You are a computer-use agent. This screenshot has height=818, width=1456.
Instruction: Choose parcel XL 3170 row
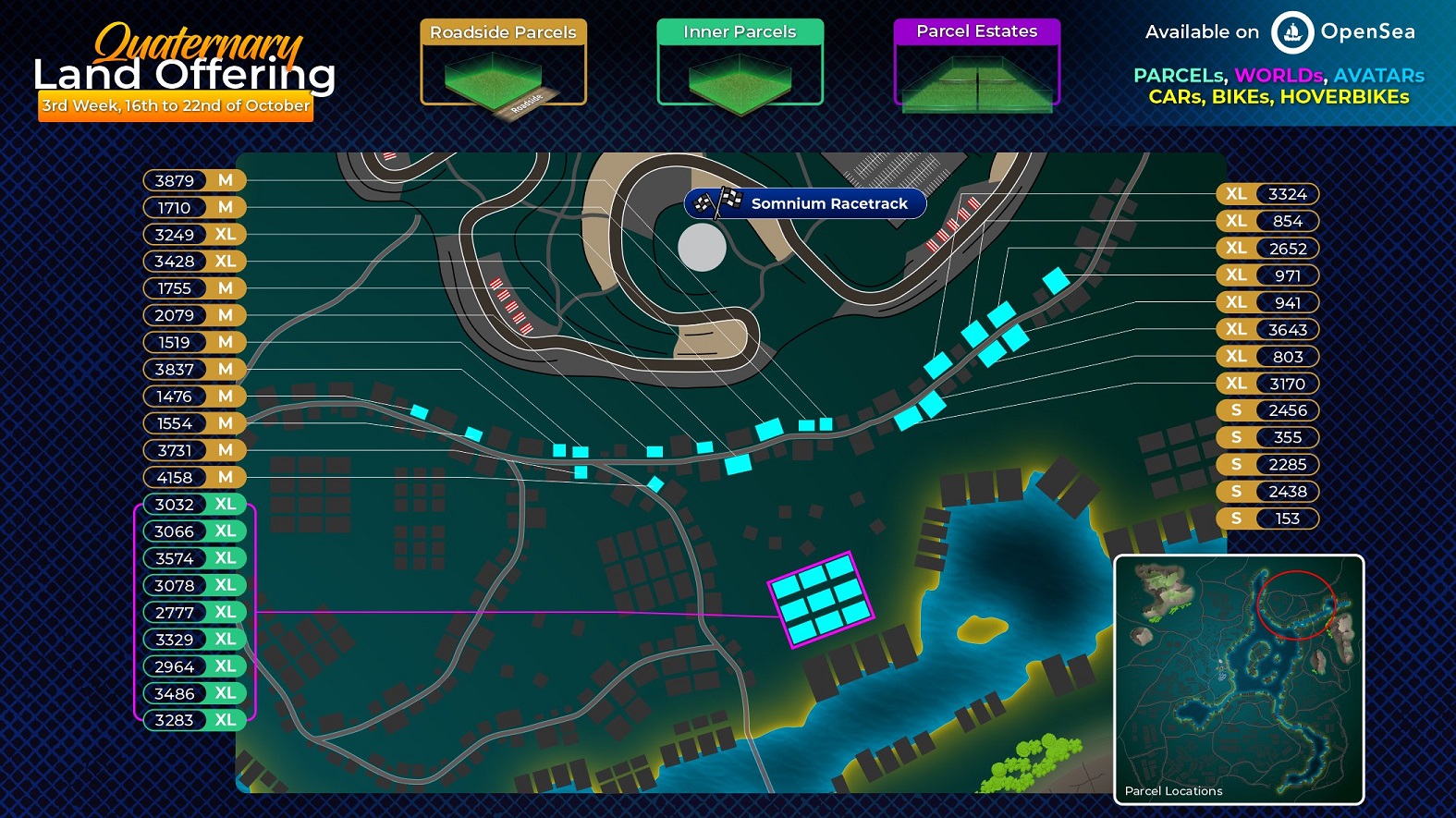pyautogui.click(x=1266, y=384)
